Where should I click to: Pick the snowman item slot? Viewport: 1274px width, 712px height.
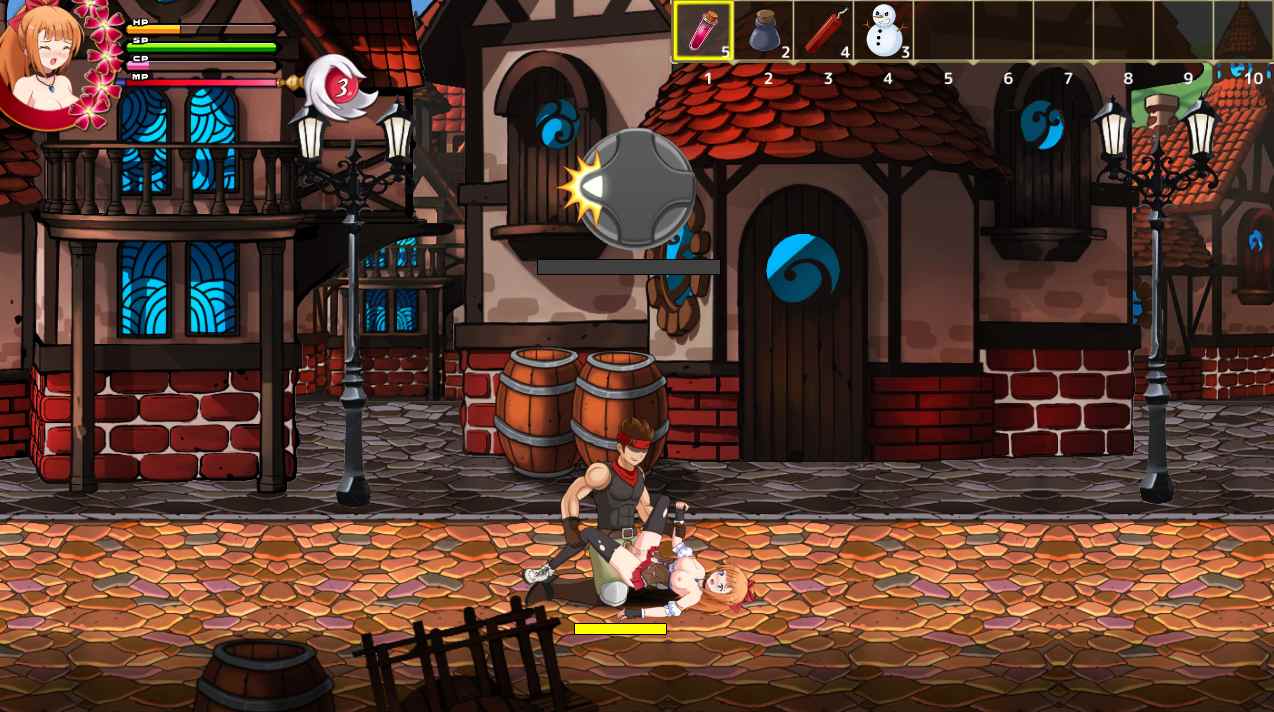pos(884,30)
